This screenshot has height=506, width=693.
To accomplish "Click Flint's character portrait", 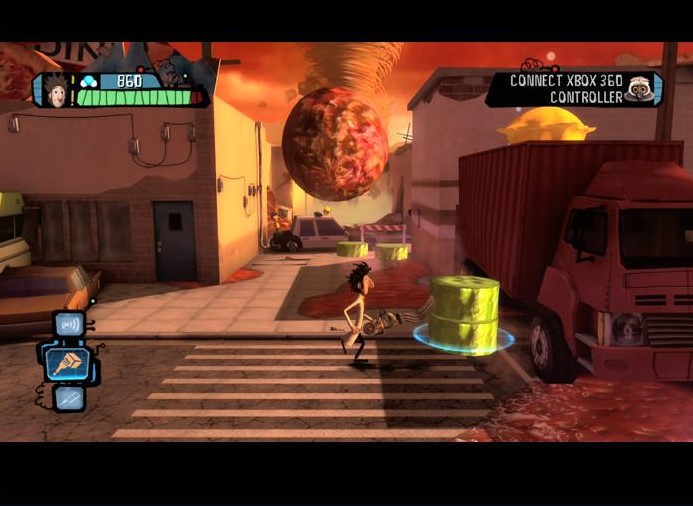I will coord(56,90).
